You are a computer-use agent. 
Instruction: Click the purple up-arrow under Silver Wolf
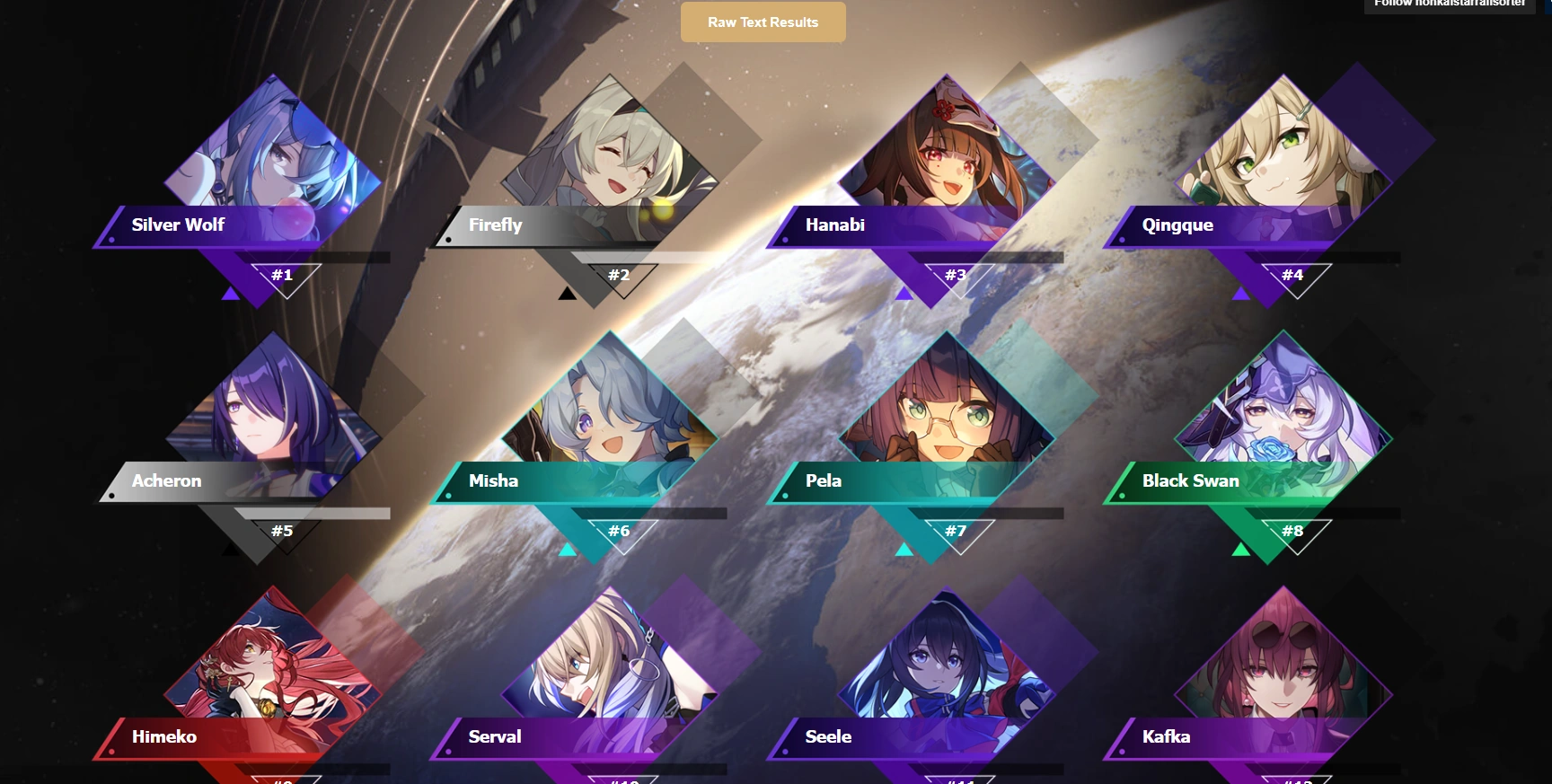coord(232,294)
